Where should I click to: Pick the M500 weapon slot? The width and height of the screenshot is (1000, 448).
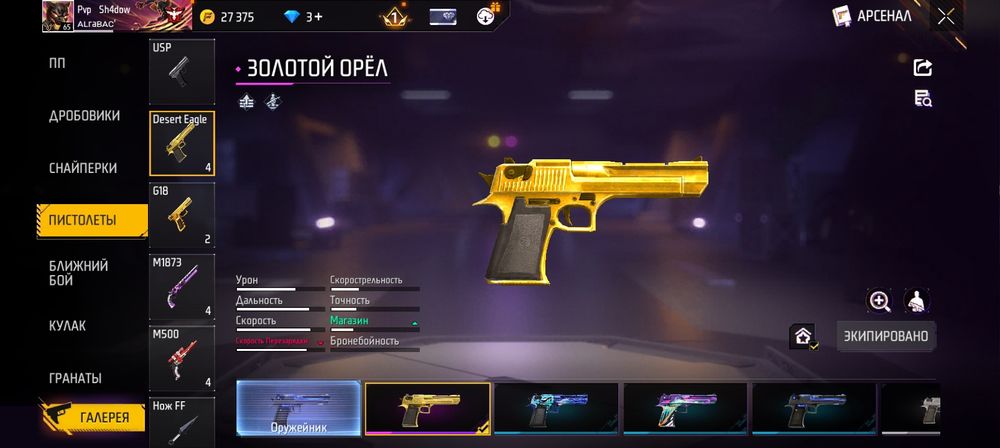[x=181, y=357]
